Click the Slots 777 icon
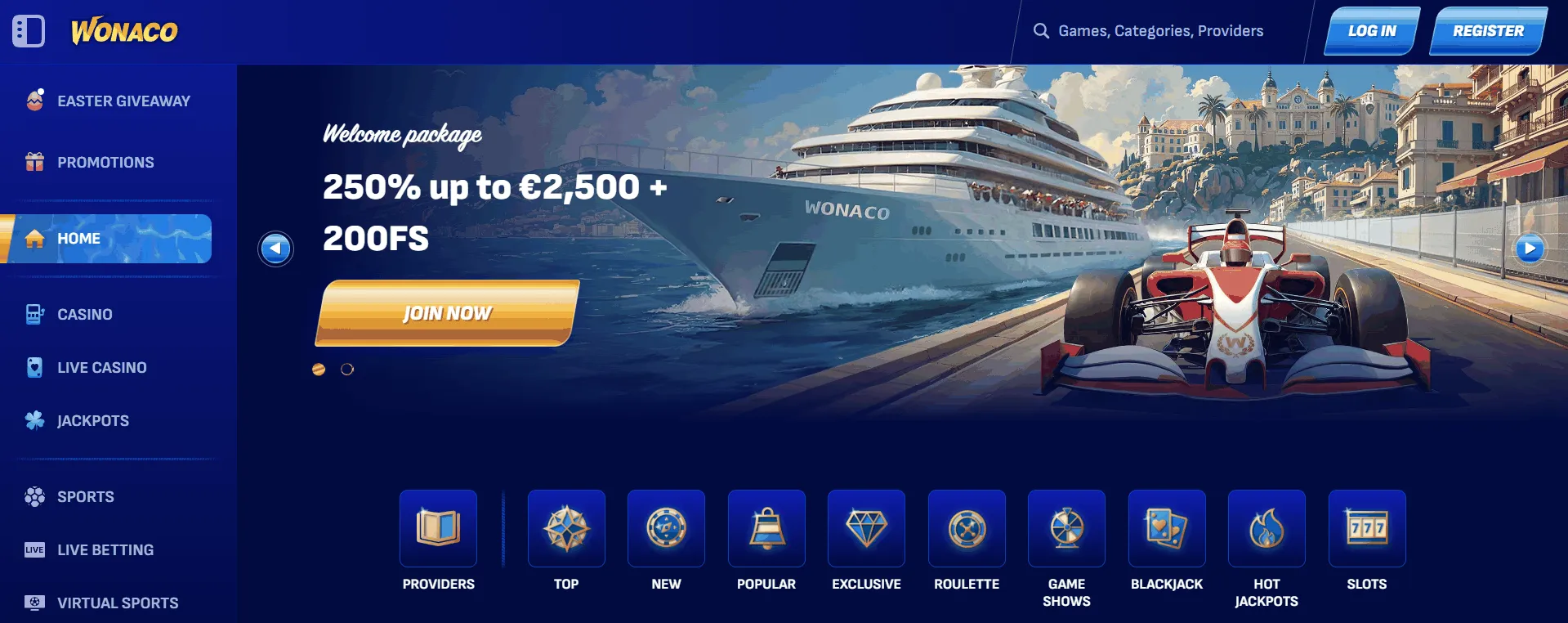 (x=1367, y=528)
